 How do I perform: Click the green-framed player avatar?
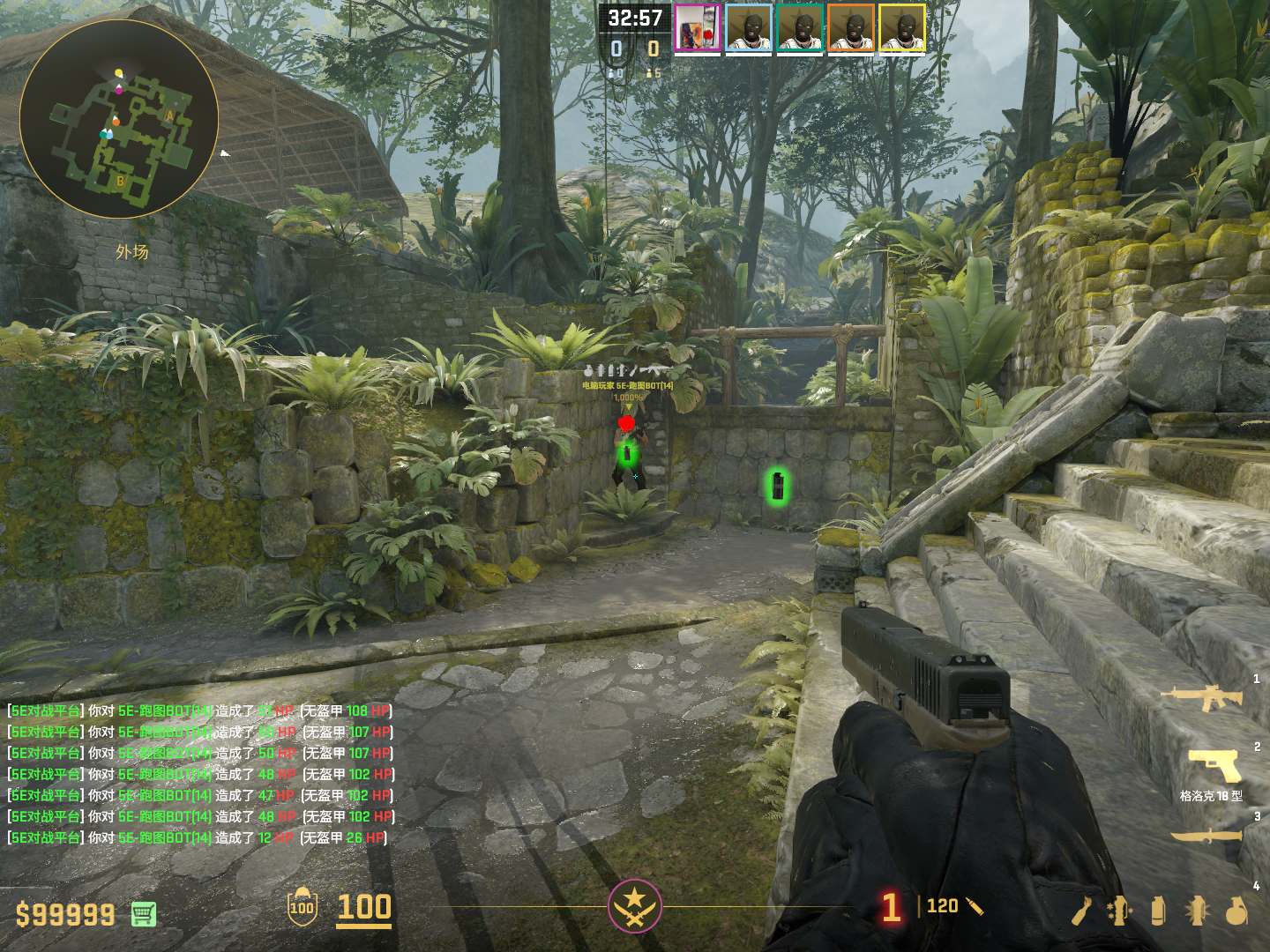800,29
